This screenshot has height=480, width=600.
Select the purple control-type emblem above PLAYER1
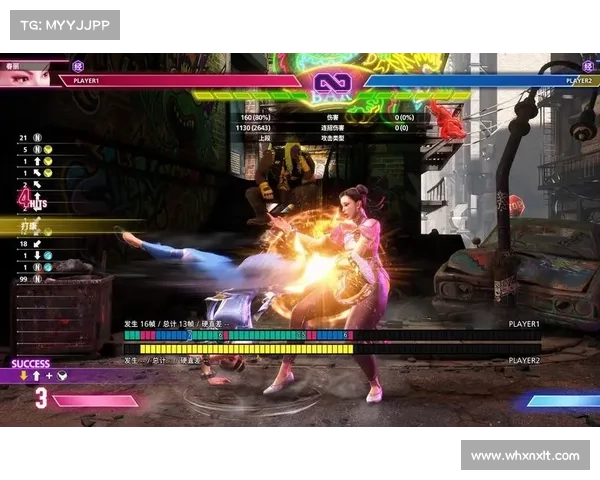click(x=79, y=67)
